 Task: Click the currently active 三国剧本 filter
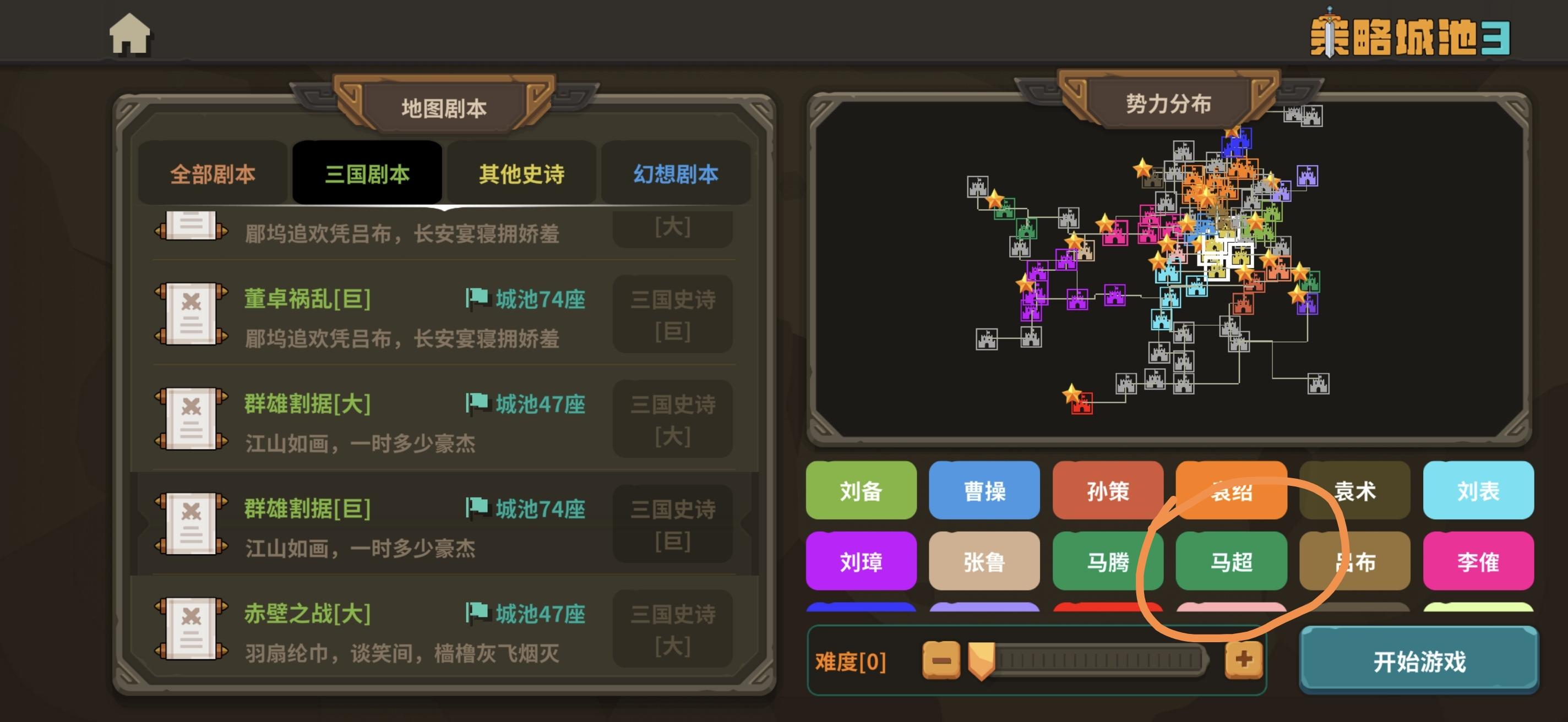(x=367, y=174)
